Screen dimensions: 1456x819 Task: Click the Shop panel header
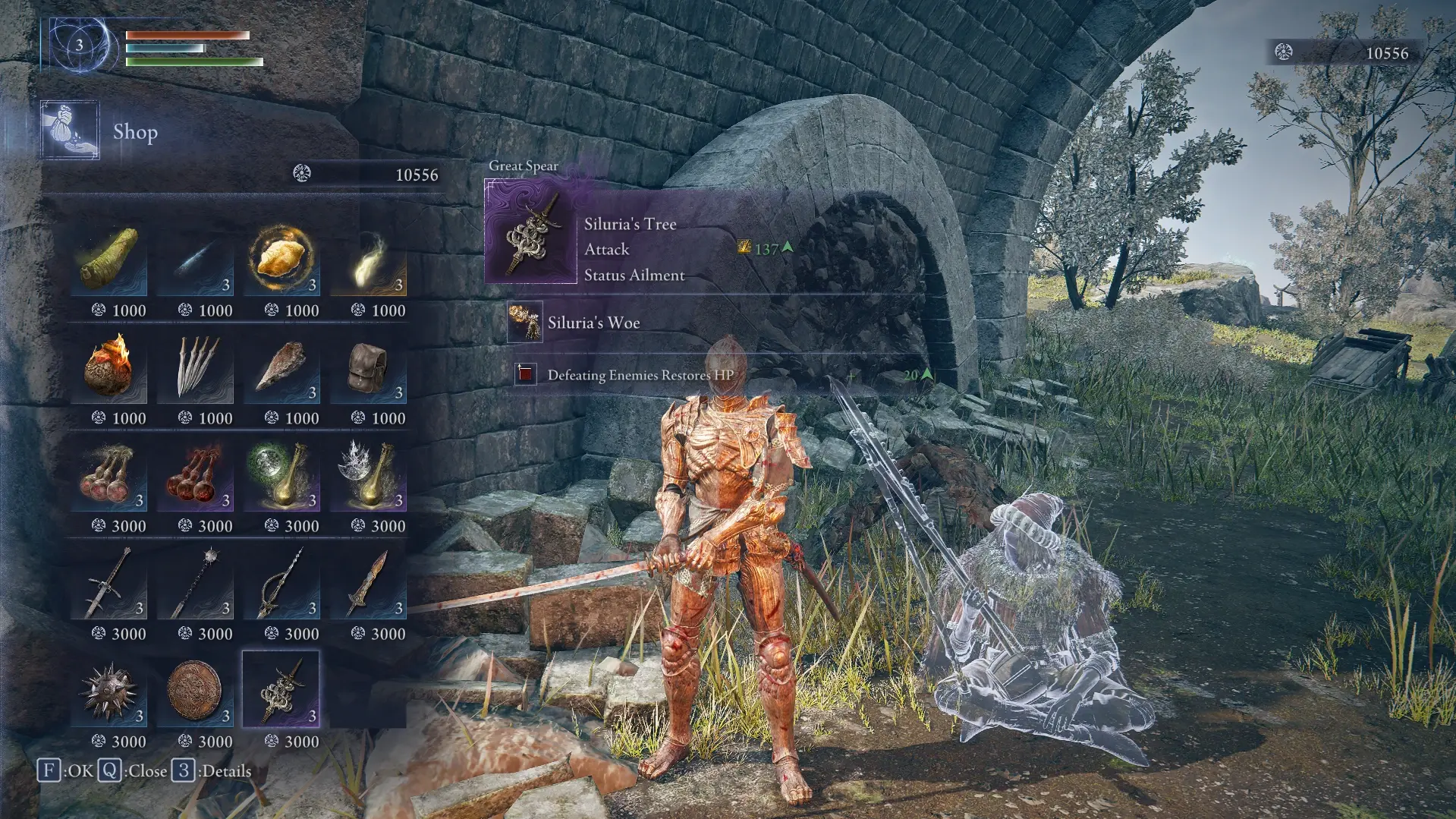click(136, 132)
